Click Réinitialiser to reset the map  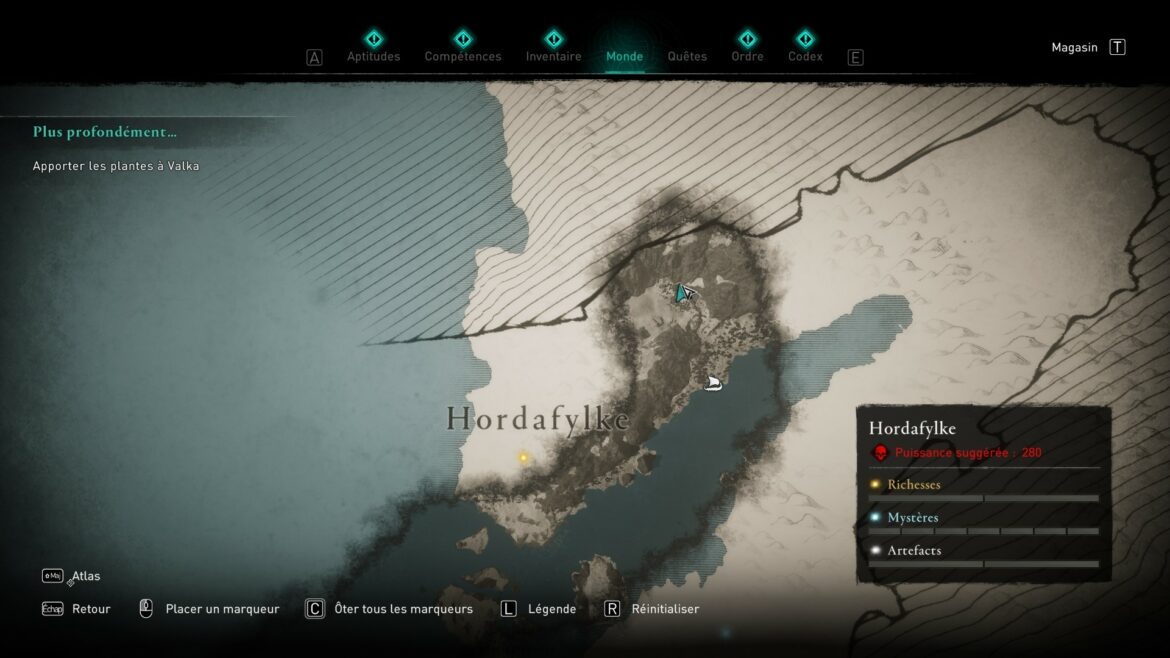pyautogui.click(x=665, y=609)
